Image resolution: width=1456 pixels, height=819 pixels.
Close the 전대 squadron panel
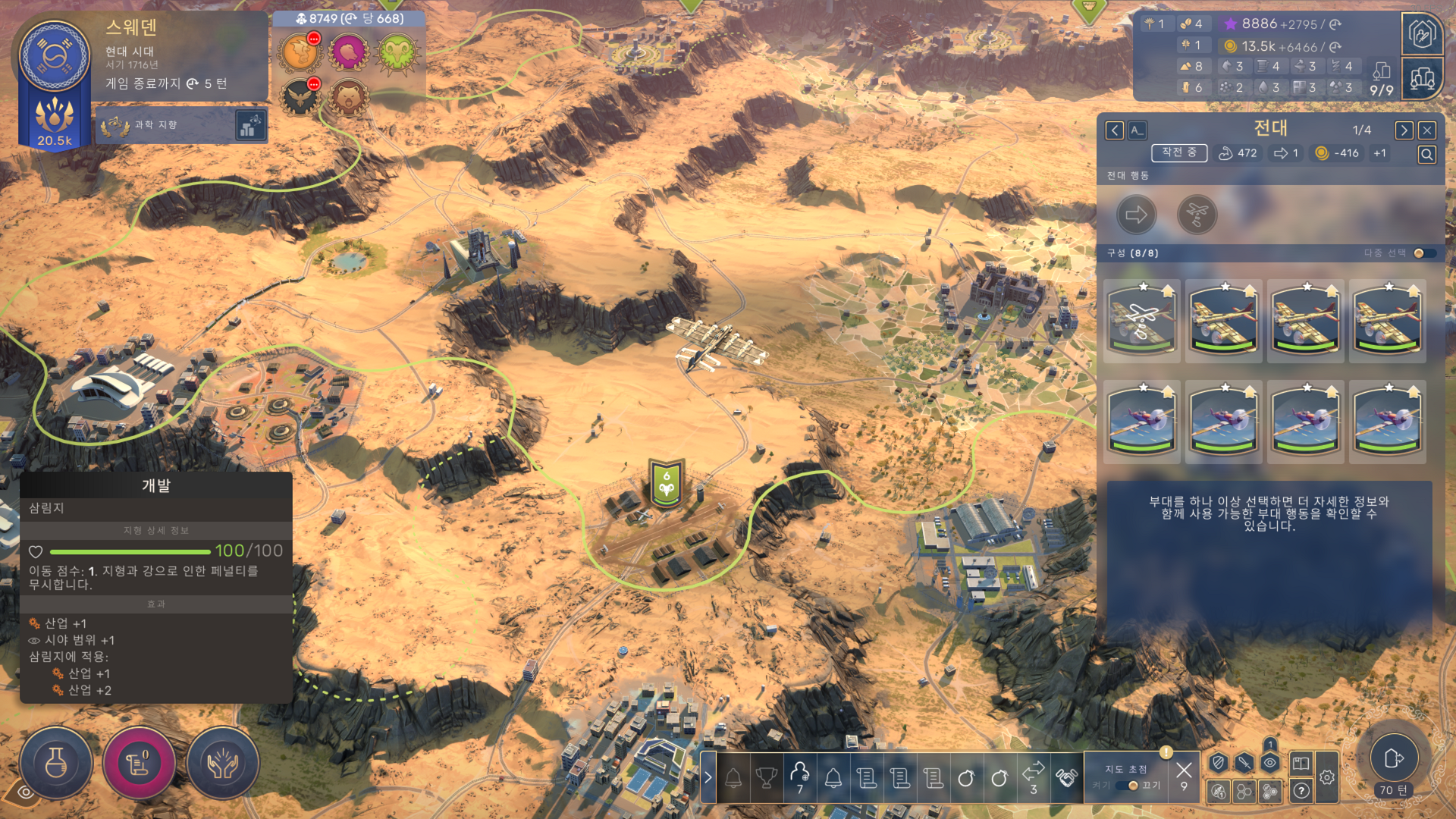point(1426,130)
